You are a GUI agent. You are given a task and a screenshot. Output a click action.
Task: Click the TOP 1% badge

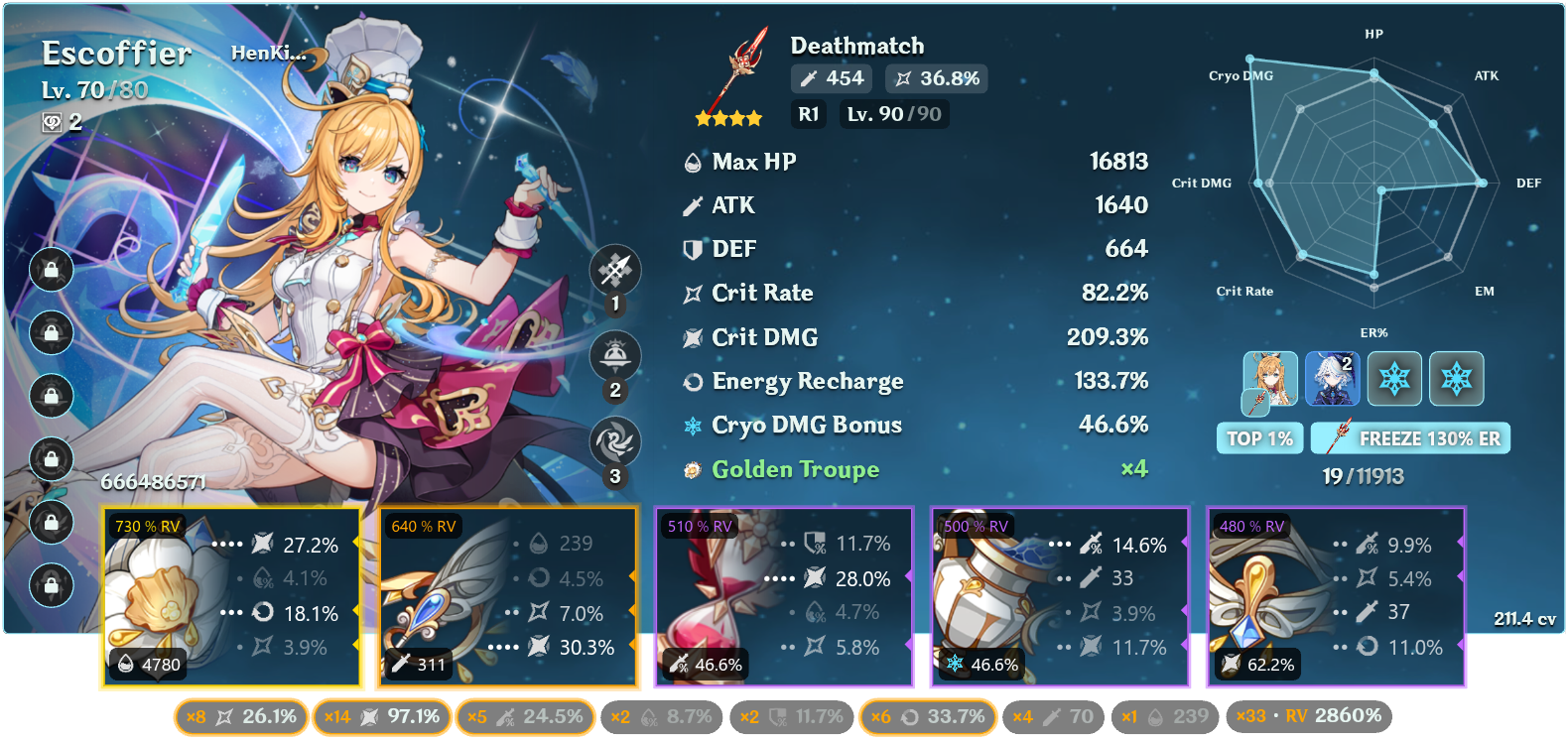(1259, 437)
